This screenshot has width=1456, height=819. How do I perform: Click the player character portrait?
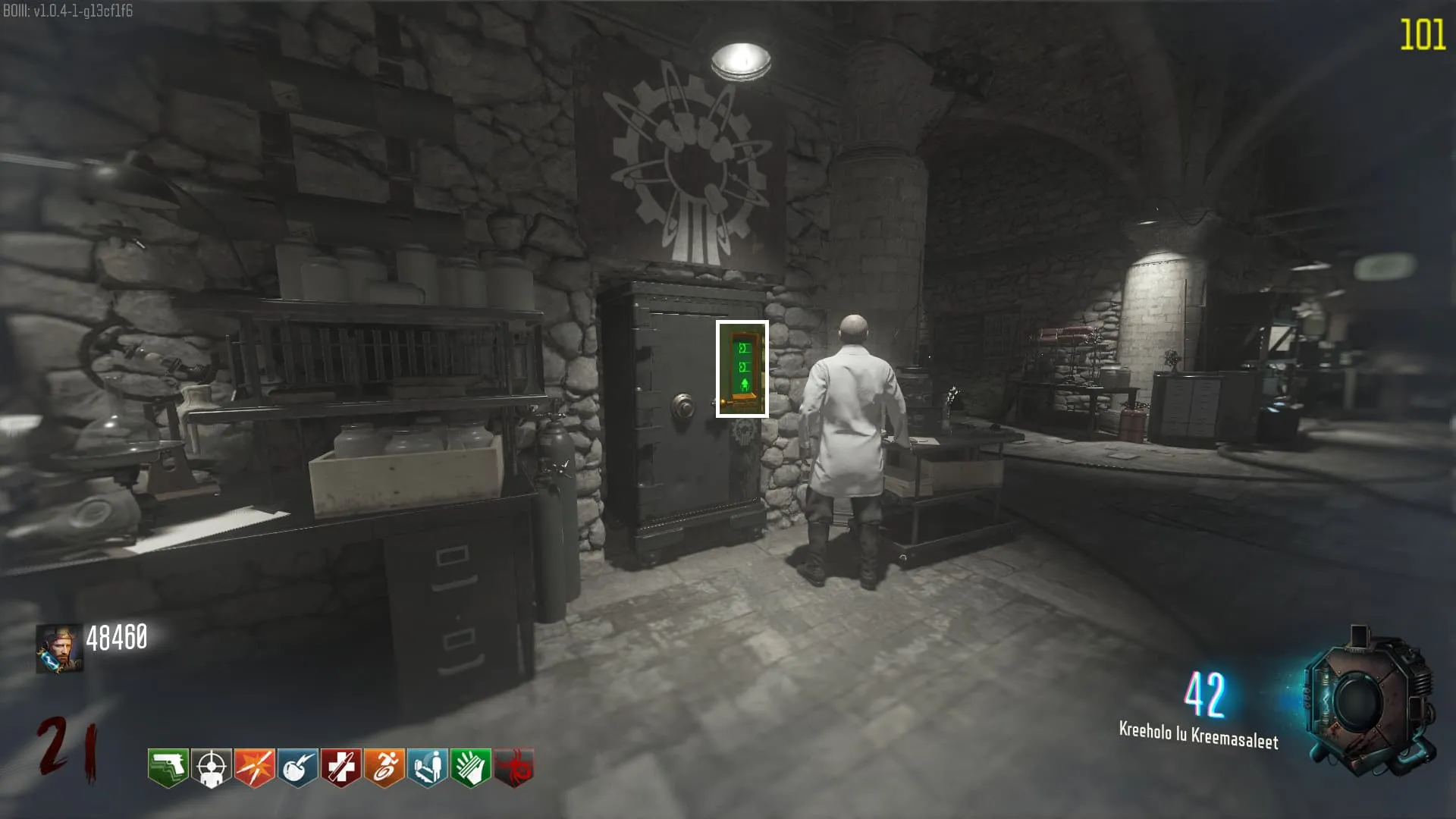tap(59, 648)
